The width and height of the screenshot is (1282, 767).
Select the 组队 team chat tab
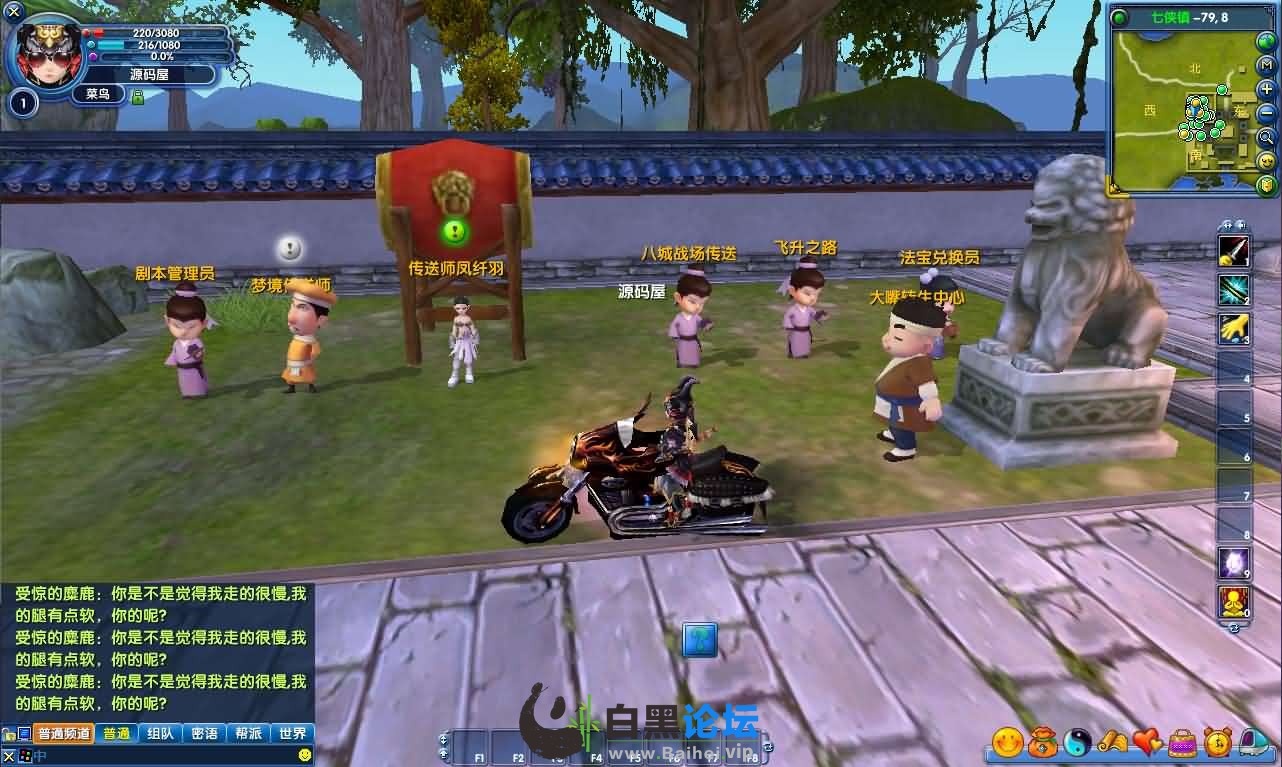click(160, 733)
